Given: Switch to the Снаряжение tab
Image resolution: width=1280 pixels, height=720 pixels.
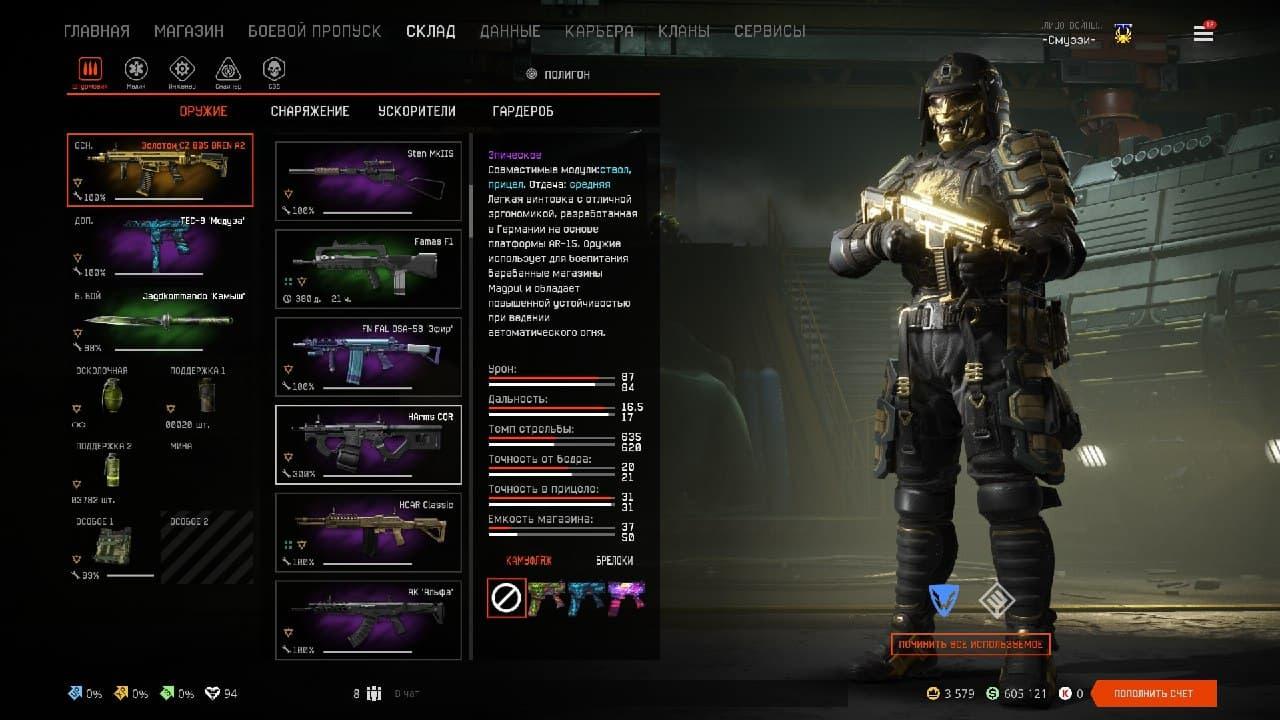Looking at the screenshot, I should tap(310, 111).
